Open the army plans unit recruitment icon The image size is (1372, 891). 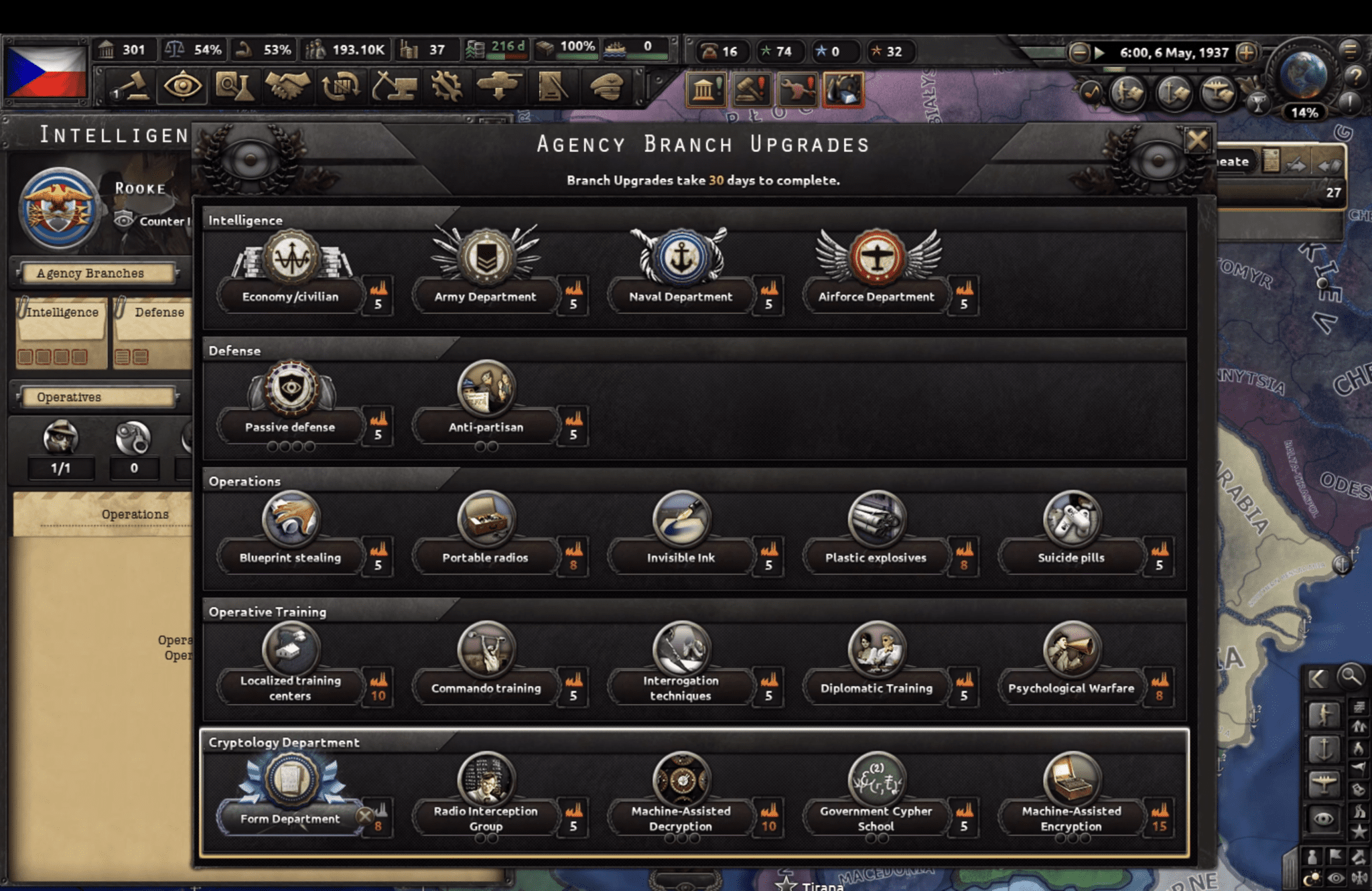(551, 86)
